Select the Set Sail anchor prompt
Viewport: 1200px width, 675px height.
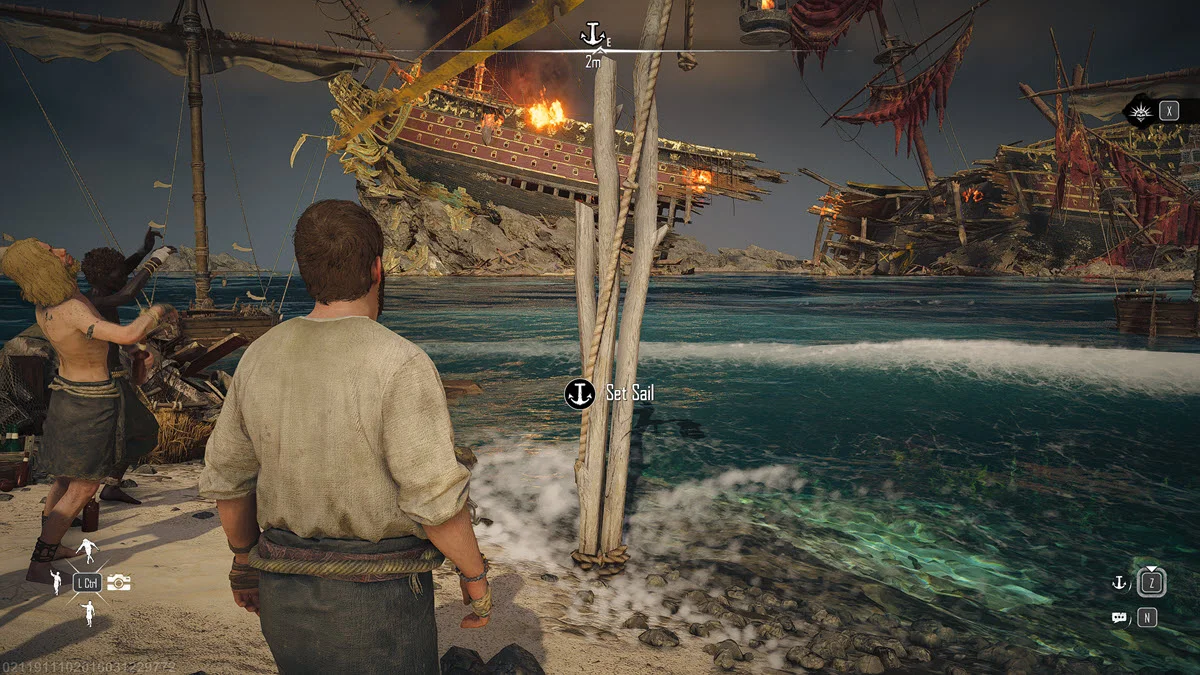click(579, 393)
